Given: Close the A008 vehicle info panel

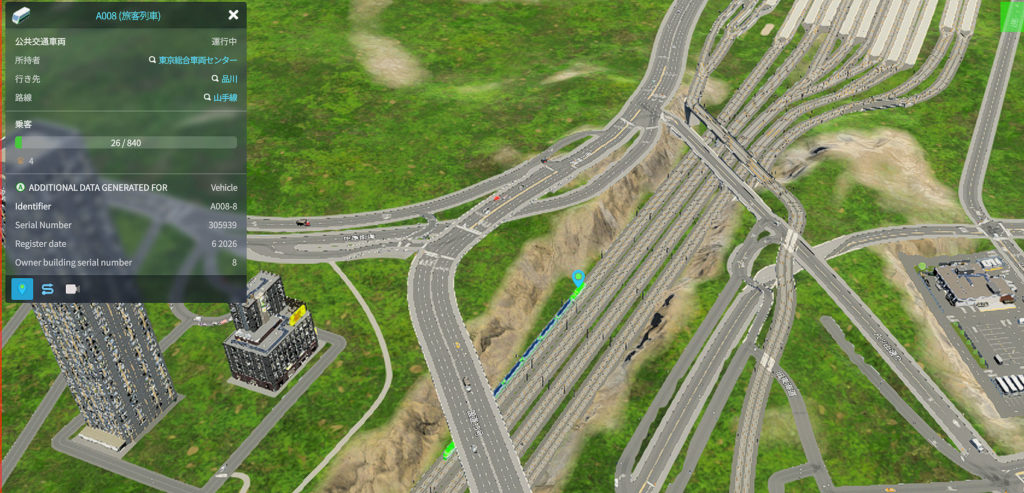Looking at the screenshot, I should pyautogui.click(x=233, y=15).
